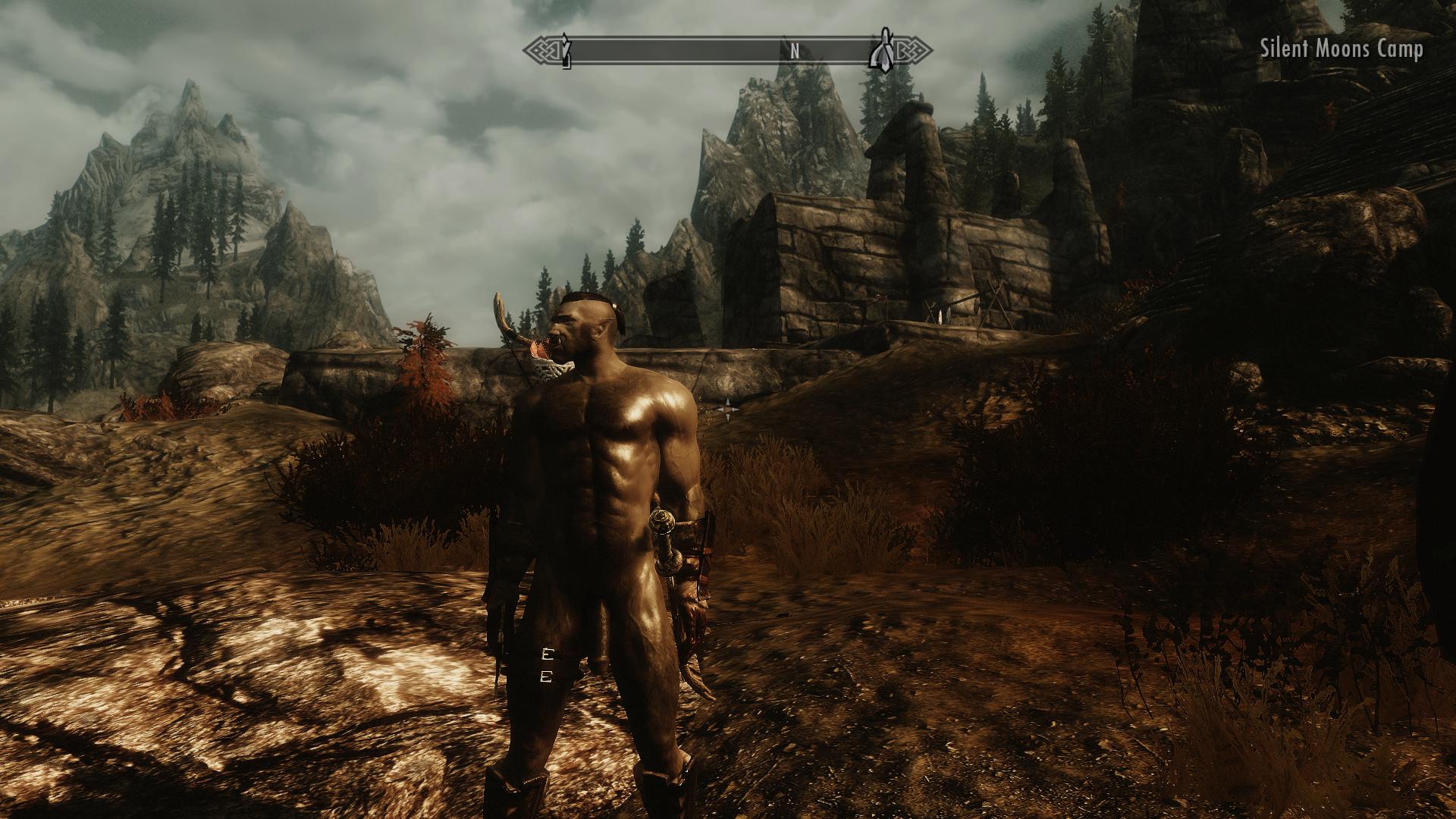Click the compass bar's north indicator
The image size is (1456, 819).
coord(795,52)
